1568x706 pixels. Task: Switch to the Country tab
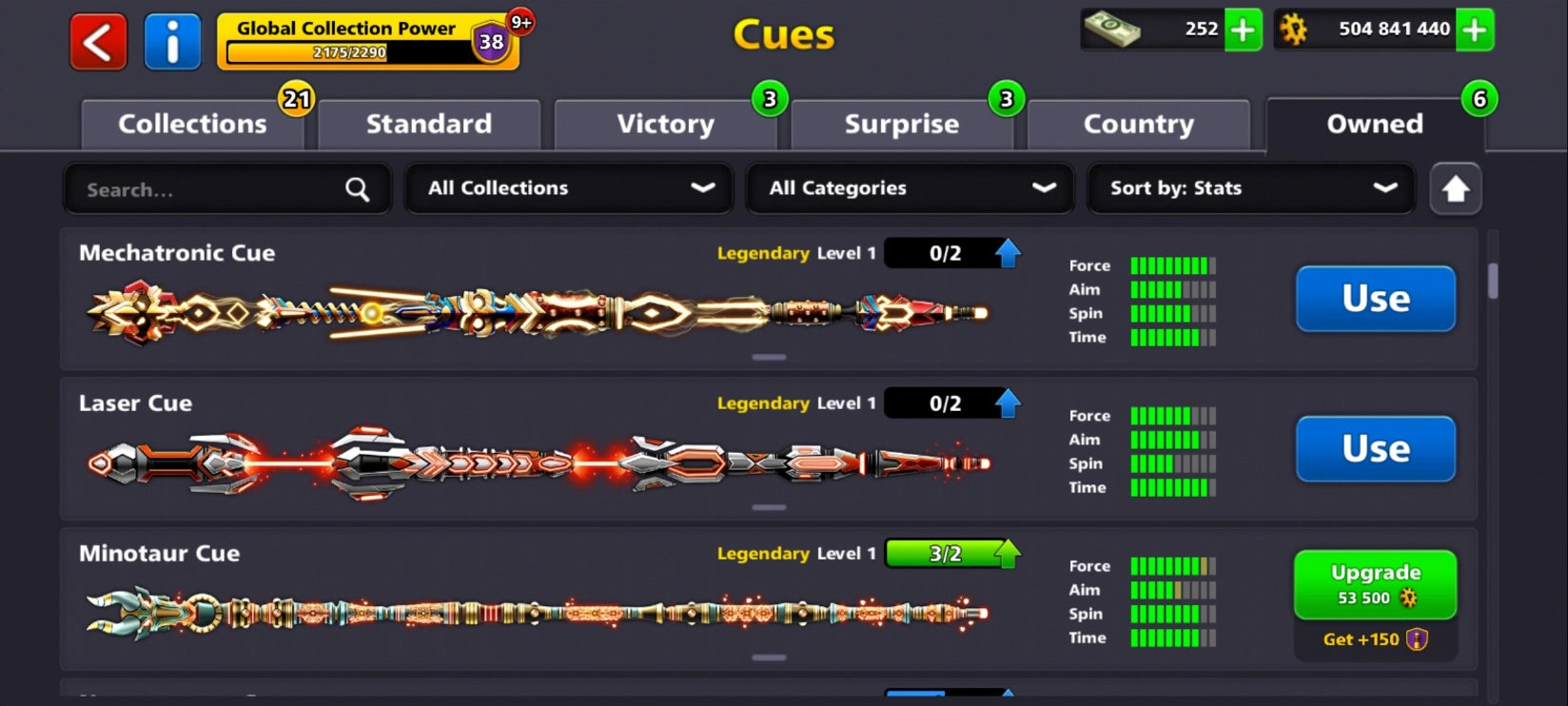1138,124
